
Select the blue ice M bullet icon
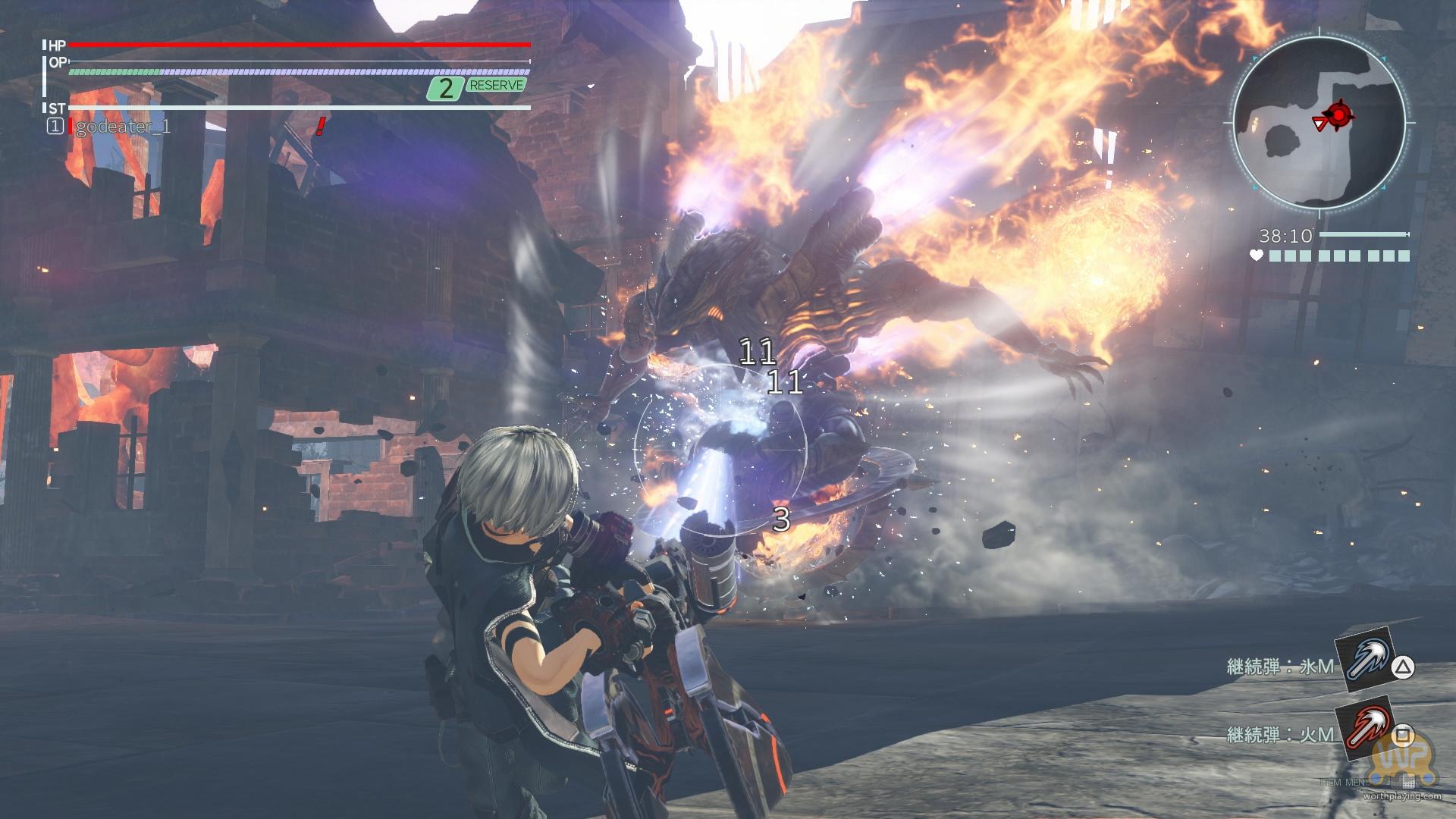(x=1363, y=664)
